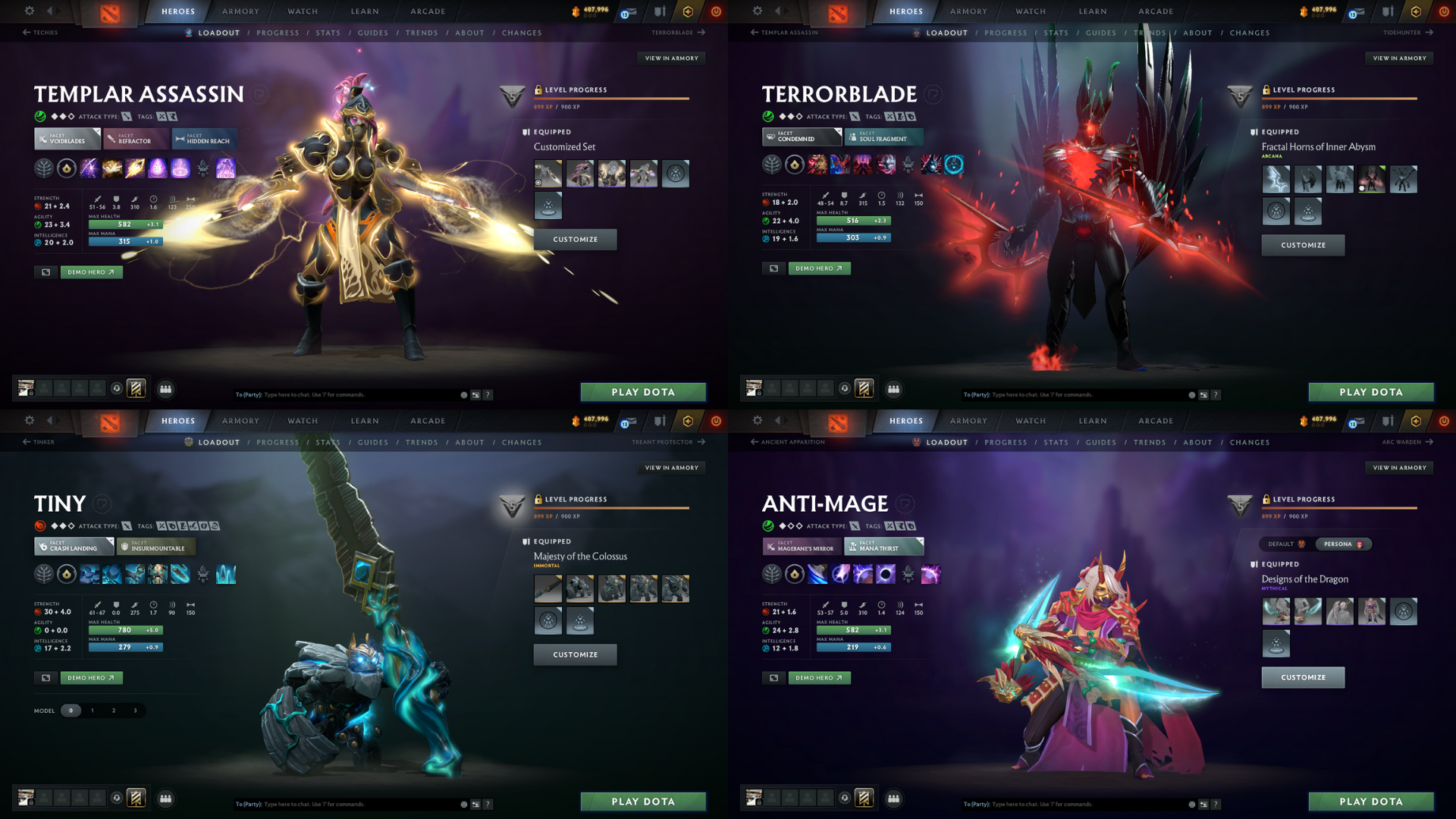
Task: Select model variant 2 for Tiny
Action: (114, 711)
